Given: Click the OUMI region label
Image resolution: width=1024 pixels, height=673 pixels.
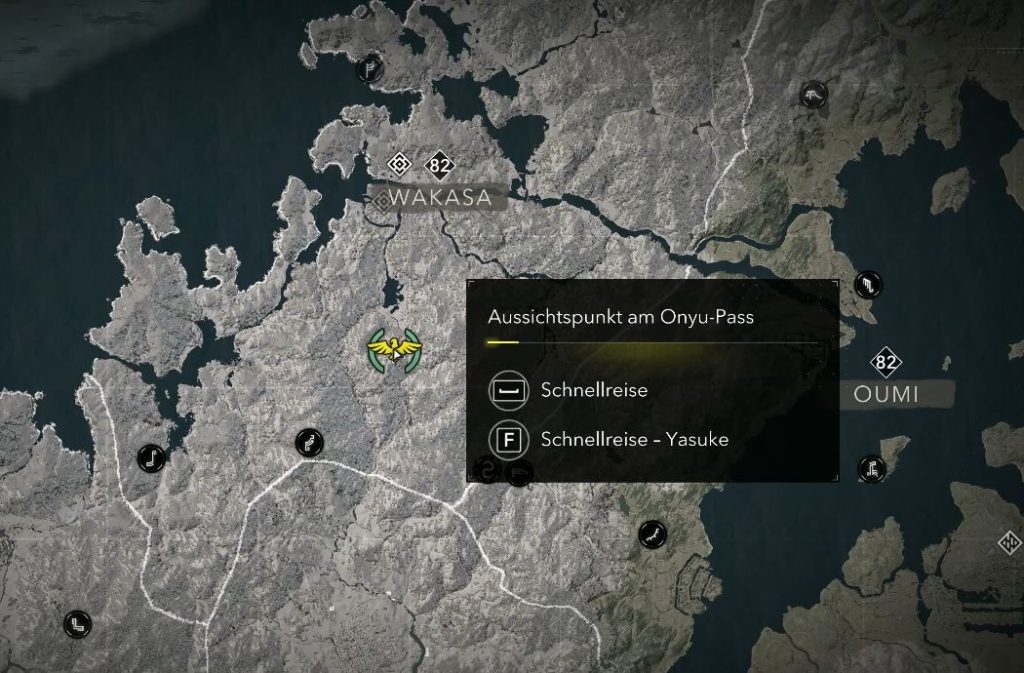Looking at the screenshot, I should (x=886, y=394).
